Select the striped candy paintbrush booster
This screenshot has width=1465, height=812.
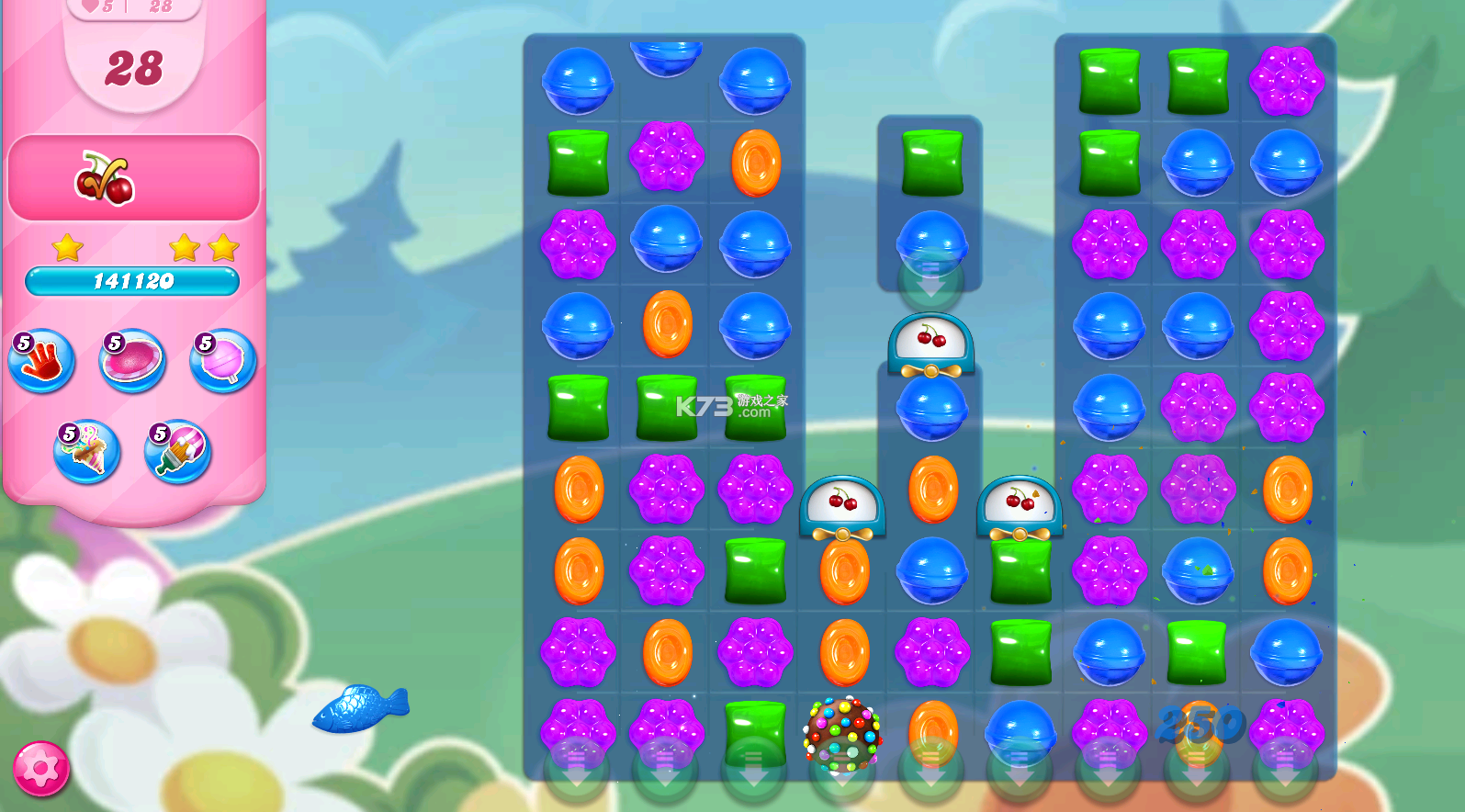176,452
